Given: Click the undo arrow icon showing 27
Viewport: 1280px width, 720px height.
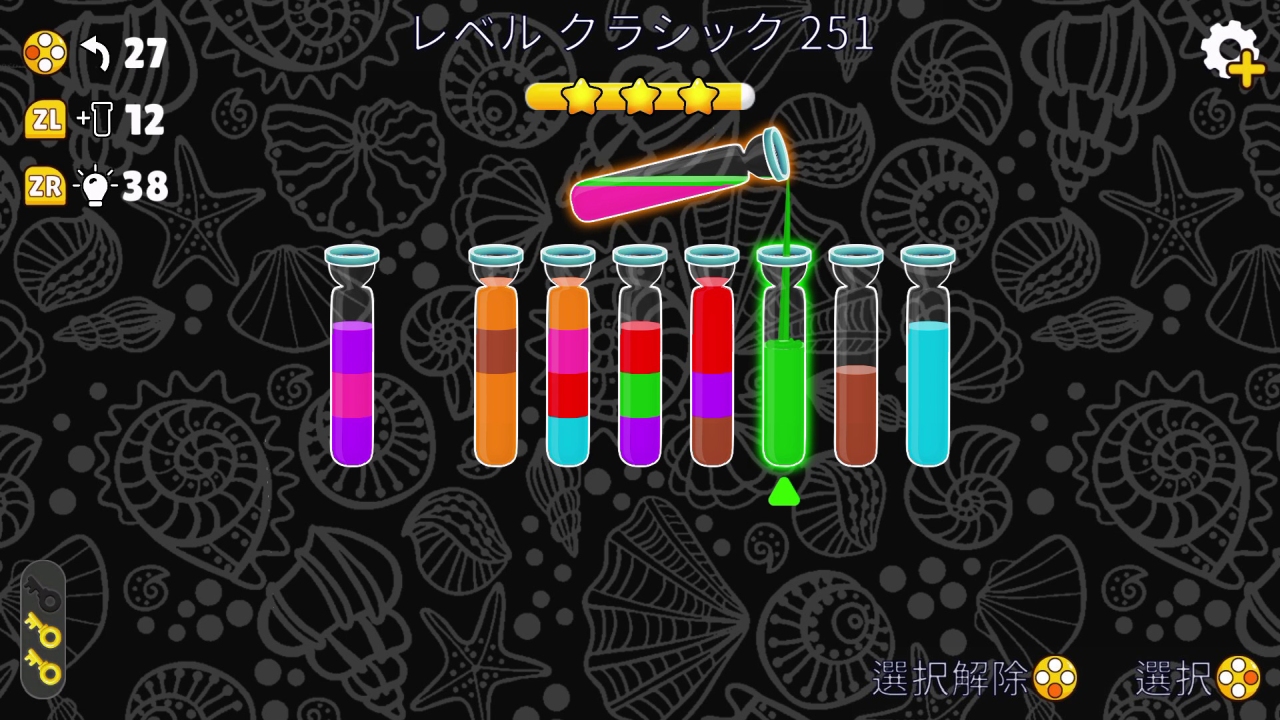Looking at the screenshot, I should (95, 52).
